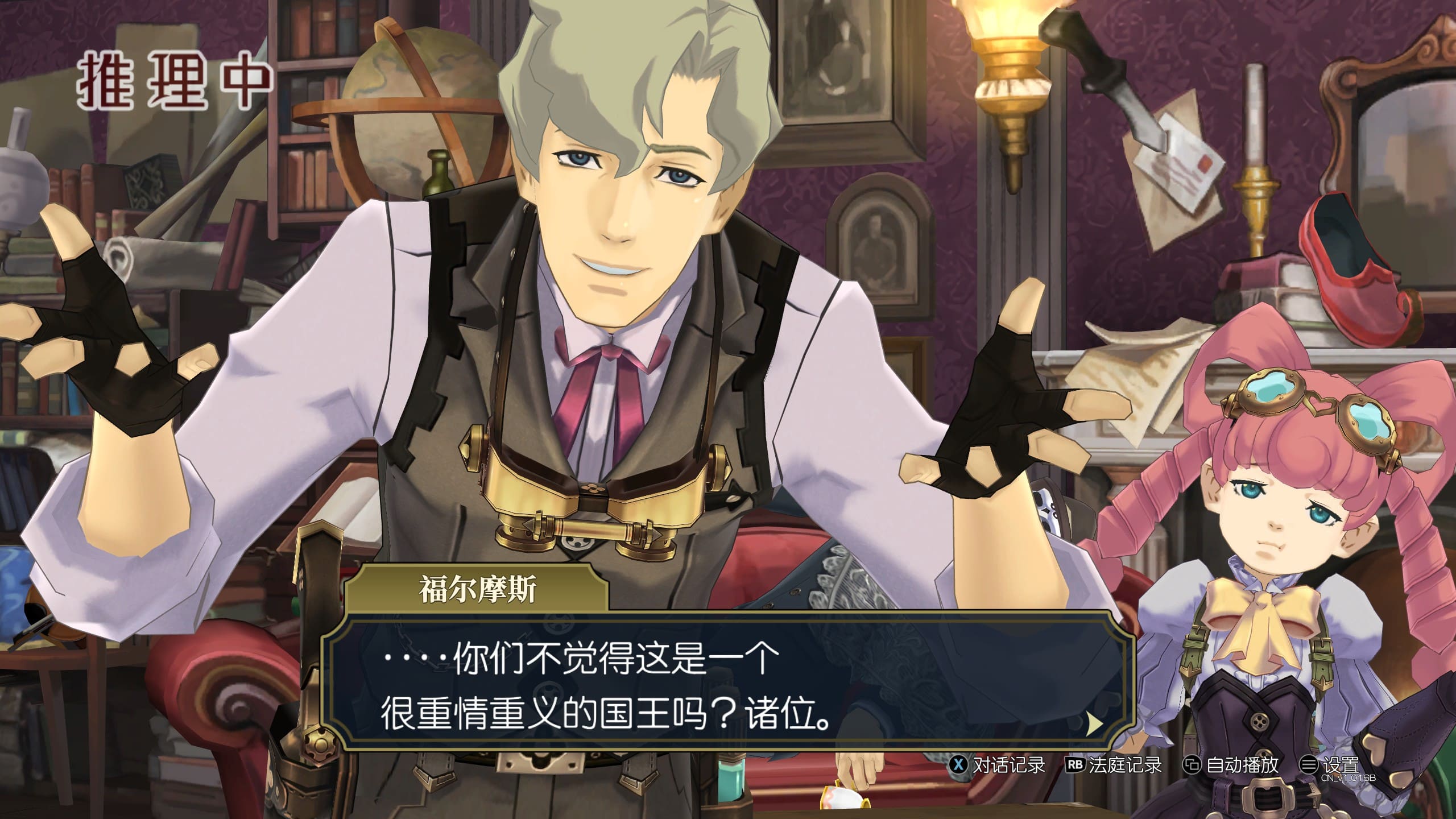Open the 法庭记录 court record

click(x=1114, y=765)
